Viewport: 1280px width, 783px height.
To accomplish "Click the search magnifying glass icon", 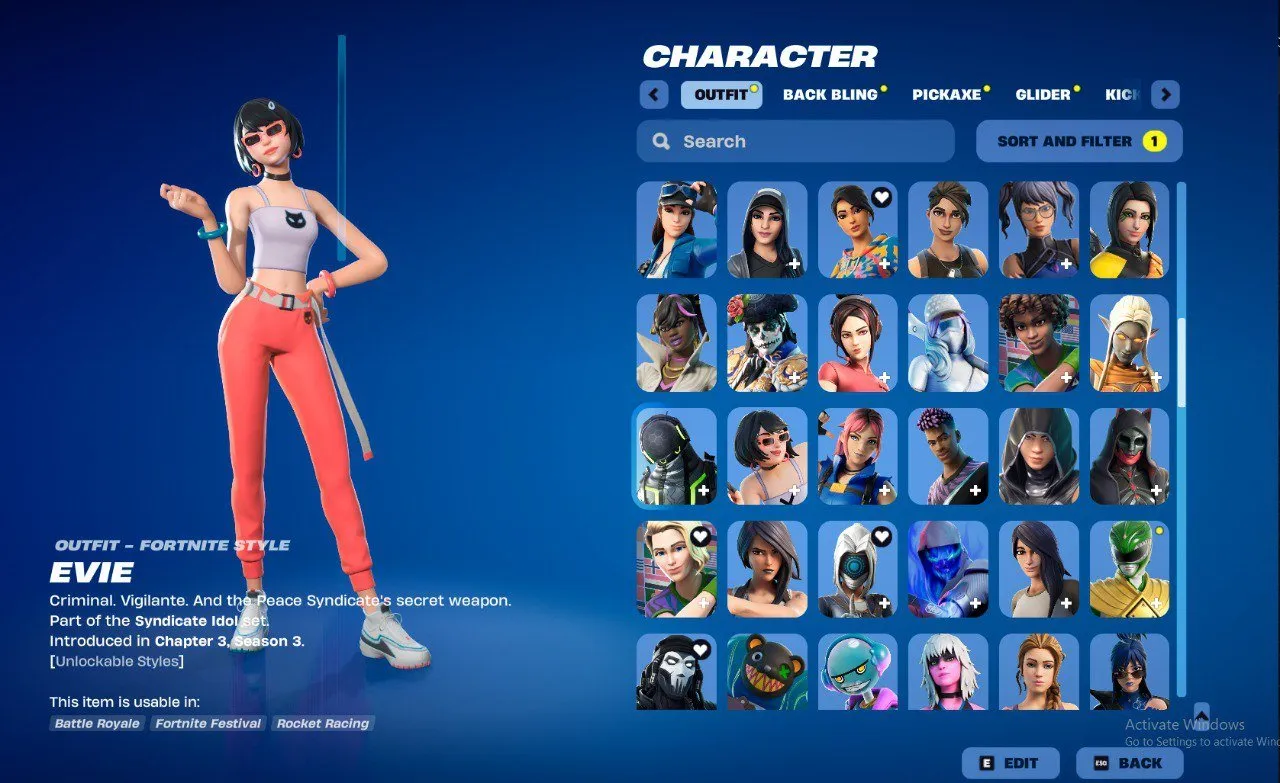I will [x=661, y=141].
